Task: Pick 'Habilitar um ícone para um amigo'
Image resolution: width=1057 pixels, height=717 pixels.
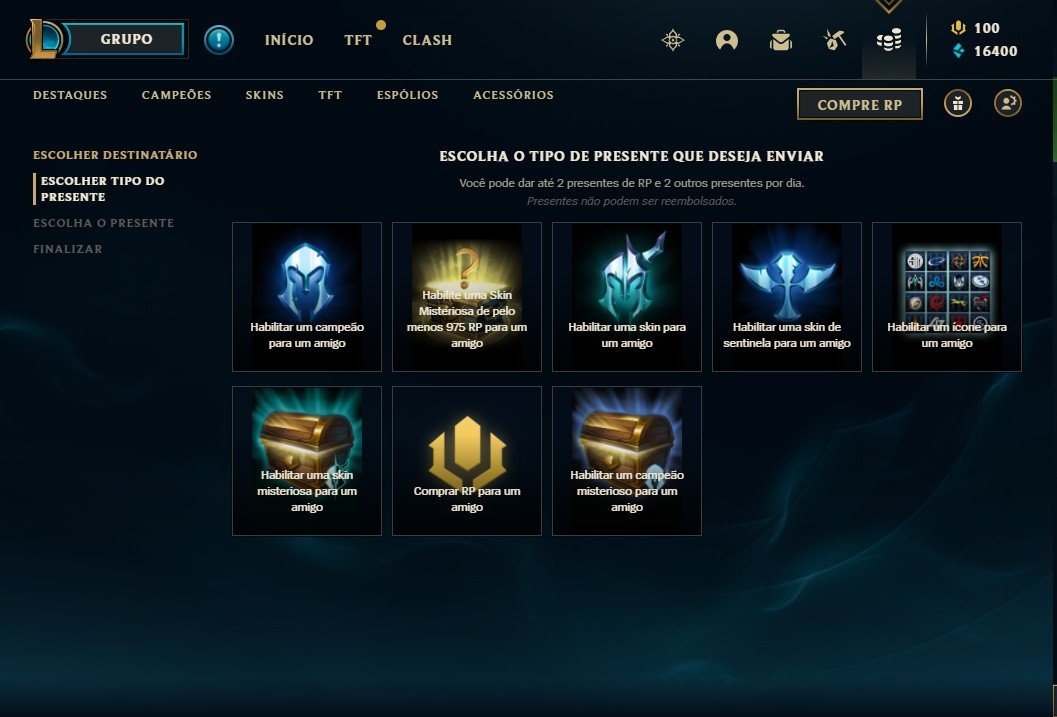Action: click(x=947, y=297)
